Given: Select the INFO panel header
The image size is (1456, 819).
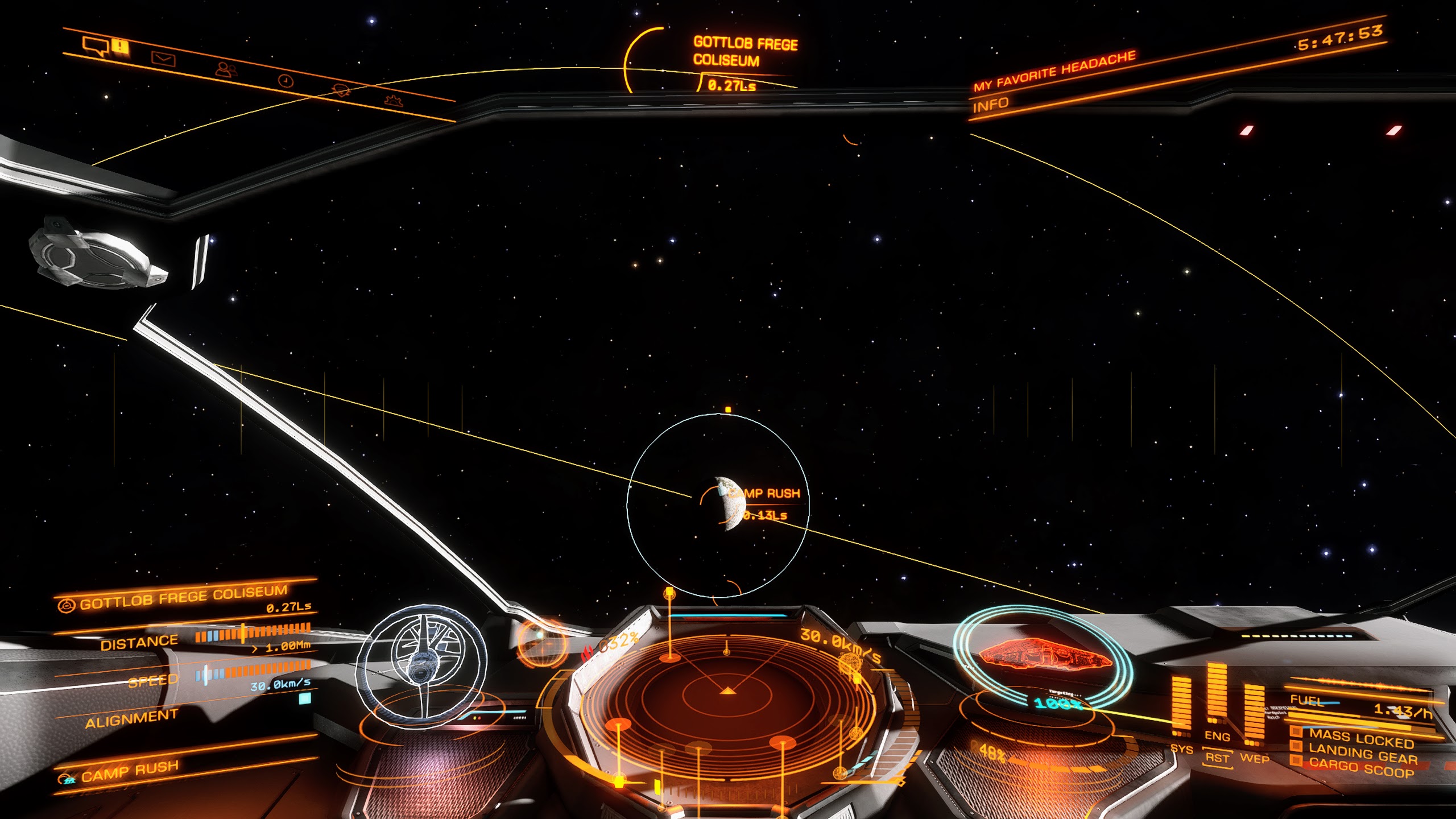Looking at the screenshot, I should point(990,105).
